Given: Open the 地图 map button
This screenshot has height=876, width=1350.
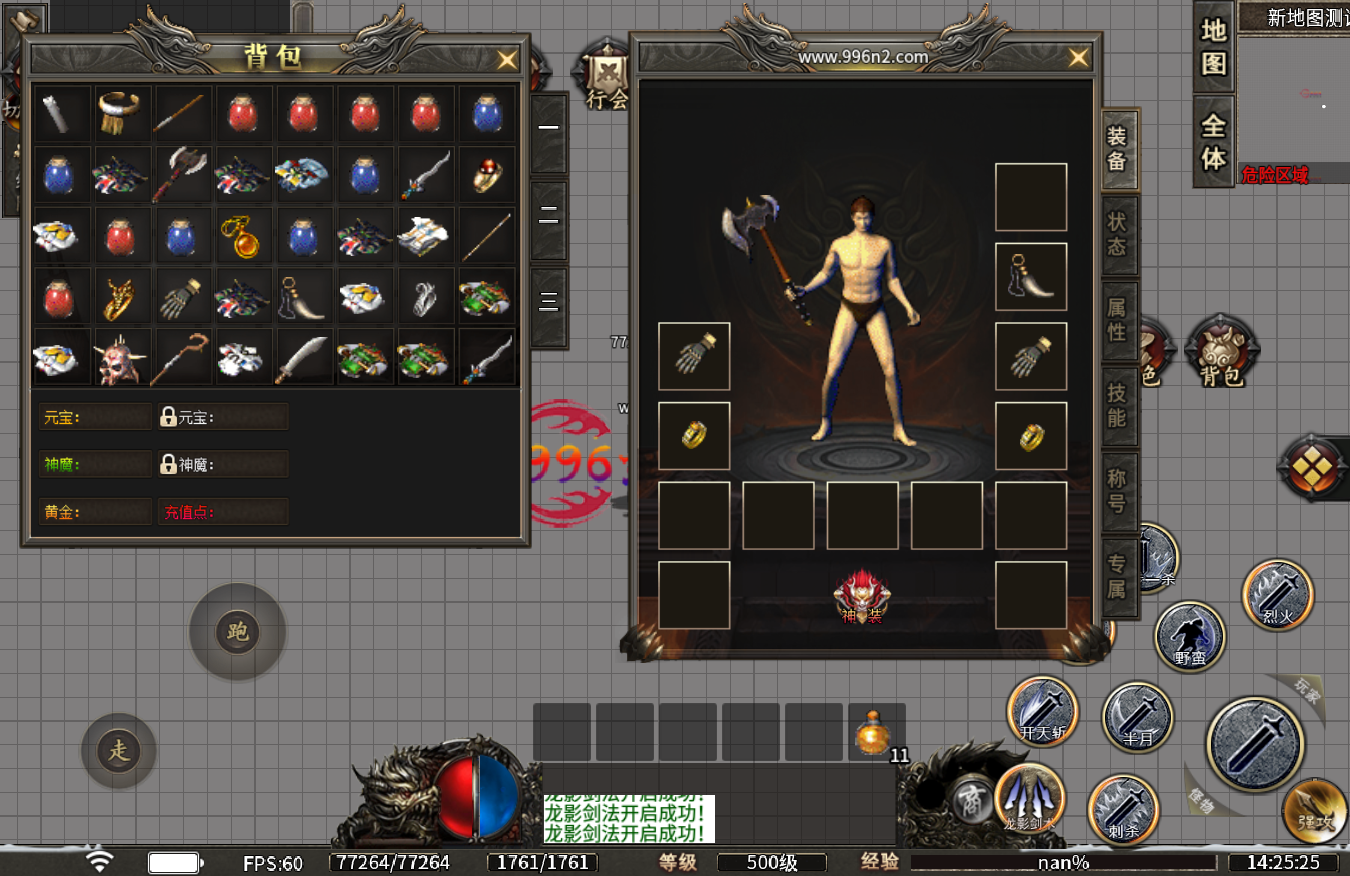Looking at the screenshot, I should click(1214, 46).
